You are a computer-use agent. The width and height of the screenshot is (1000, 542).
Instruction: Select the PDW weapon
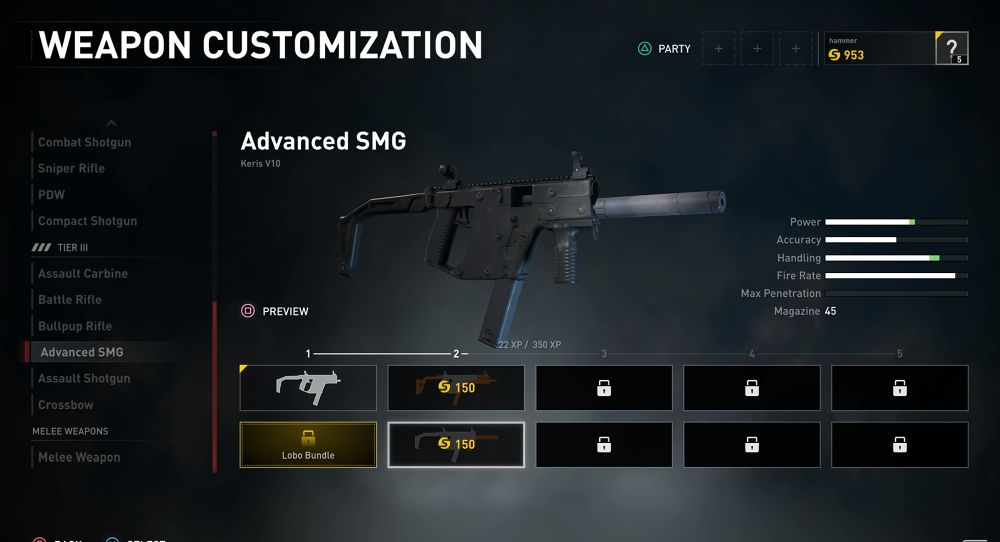point(52,194)
